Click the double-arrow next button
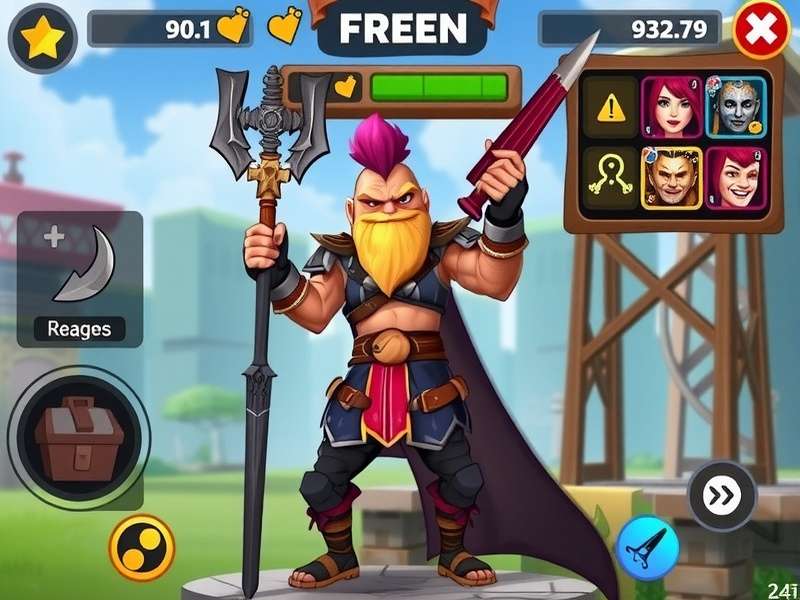Viewport: 800px width, 600px height. 722,494
